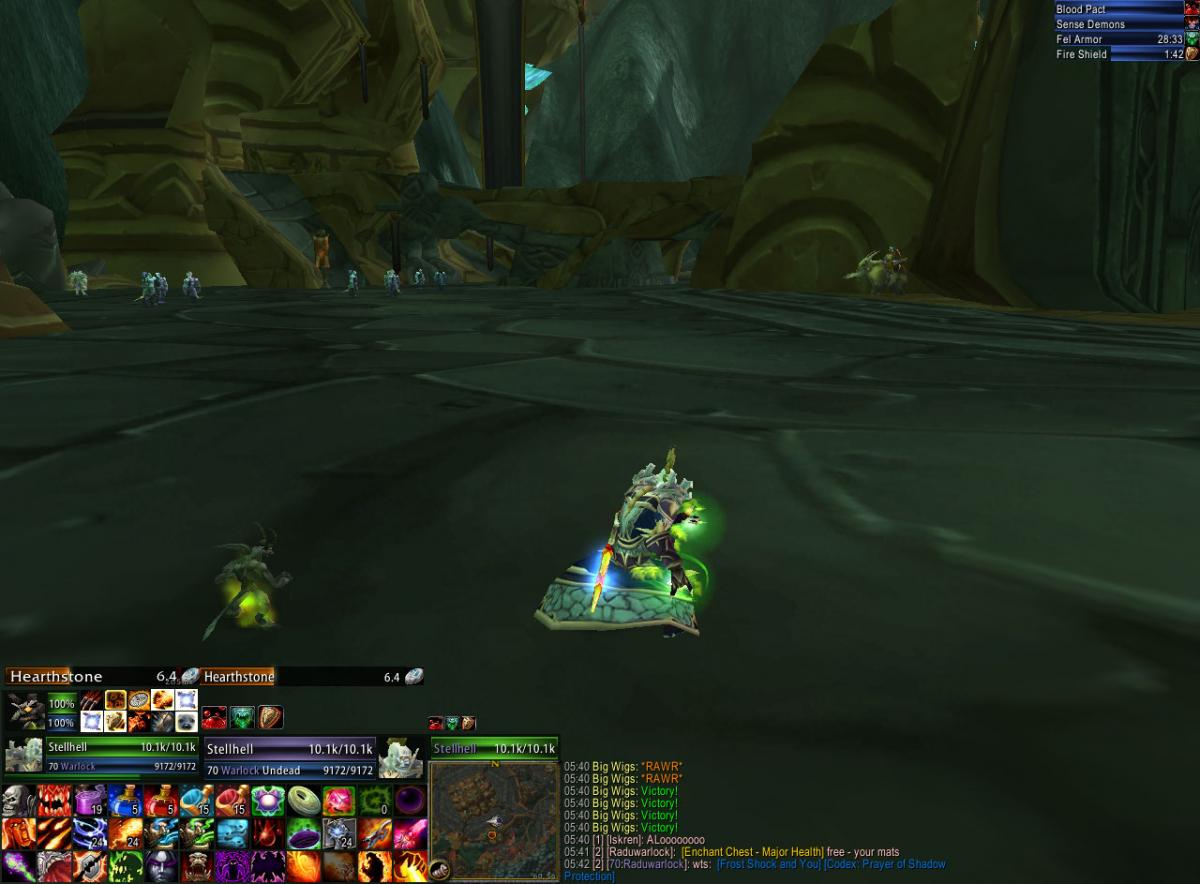This screenshot has width=1200, height=884.
Task: Activate the green swirl ability showing 0
Action: (374, 800)
